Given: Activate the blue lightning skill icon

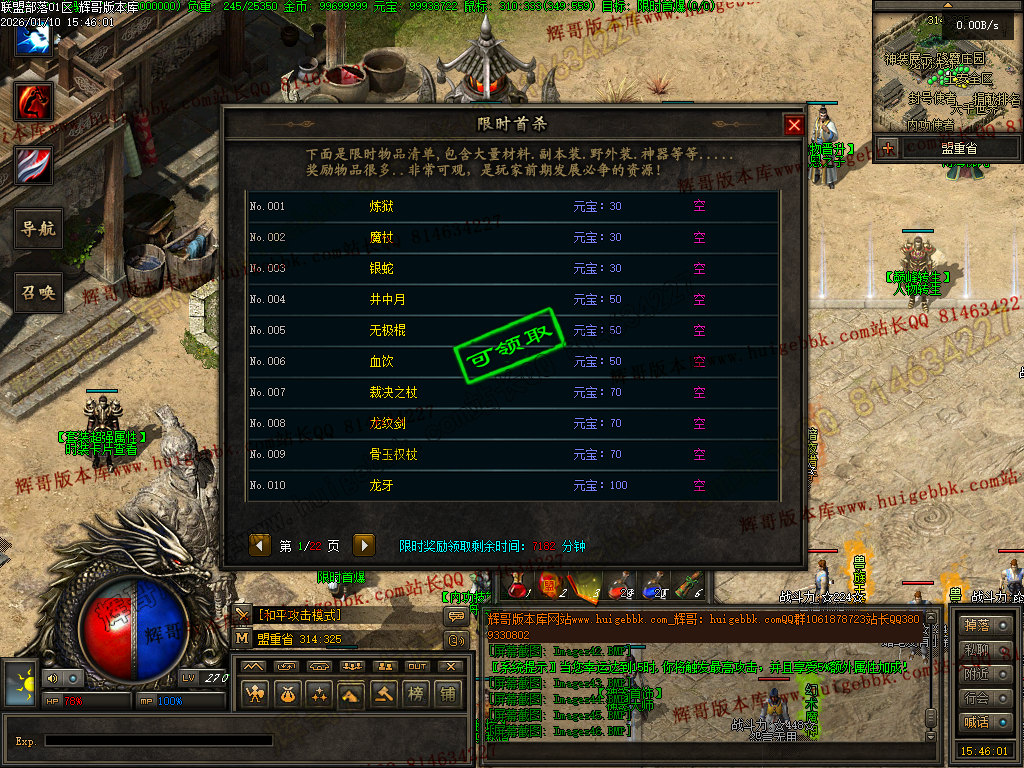Looking at the screenshot, I should pos(33,38).
